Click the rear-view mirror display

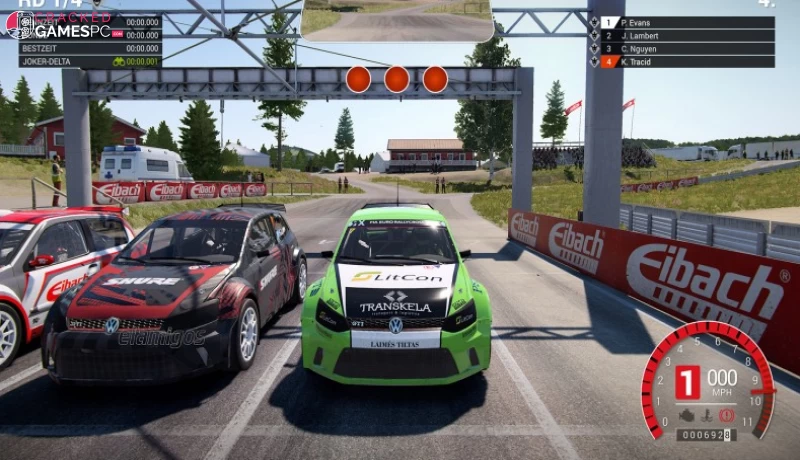click(x=398, y=20)
